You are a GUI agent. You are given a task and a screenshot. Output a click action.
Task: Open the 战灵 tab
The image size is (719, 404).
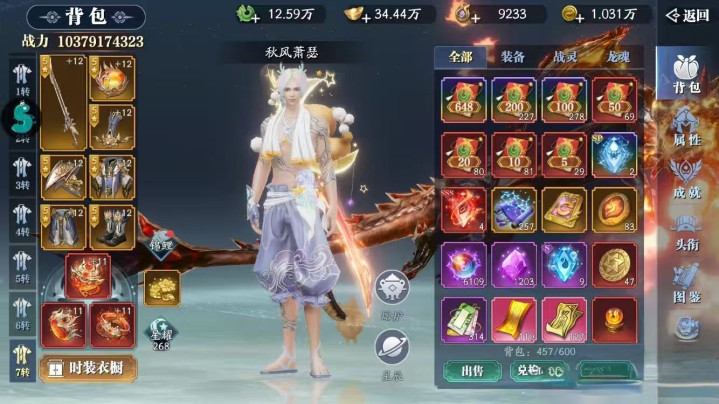point(565,57)
